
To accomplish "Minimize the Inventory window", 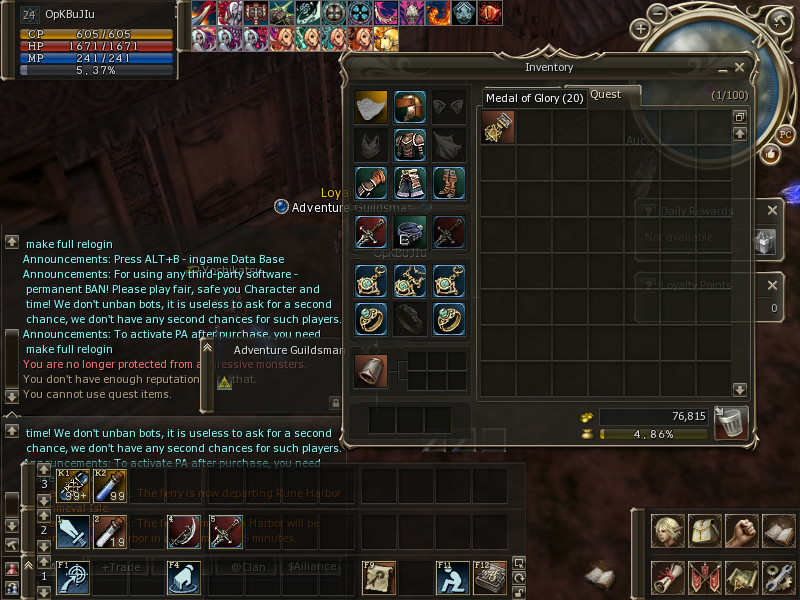I will [x=722, y=69].
